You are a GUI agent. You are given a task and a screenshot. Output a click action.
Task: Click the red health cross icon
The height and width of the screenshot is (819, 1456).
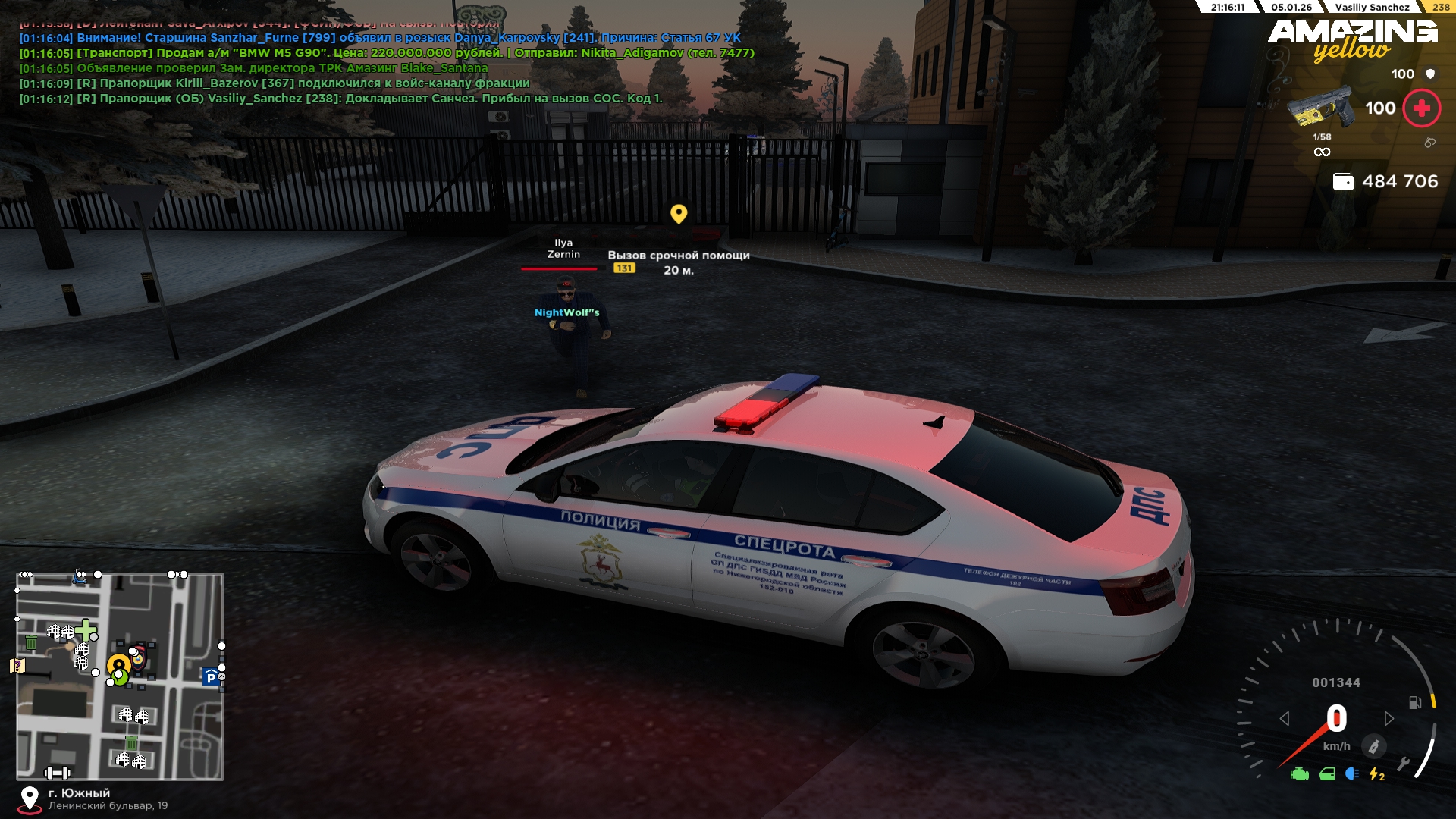(x=1421, y=108)
